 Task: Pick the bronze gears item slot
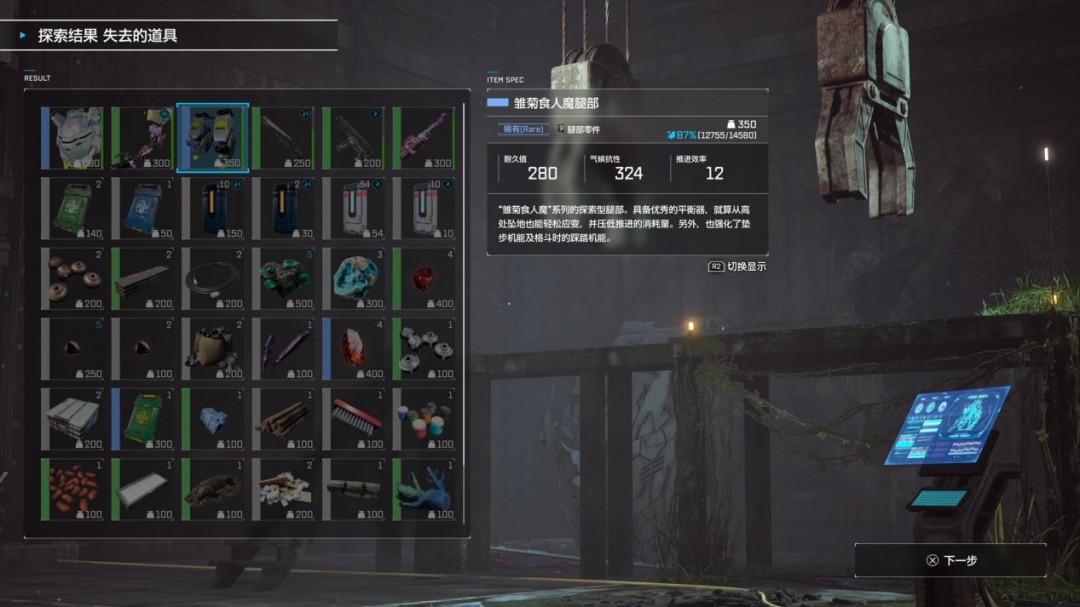click(72, 278)
